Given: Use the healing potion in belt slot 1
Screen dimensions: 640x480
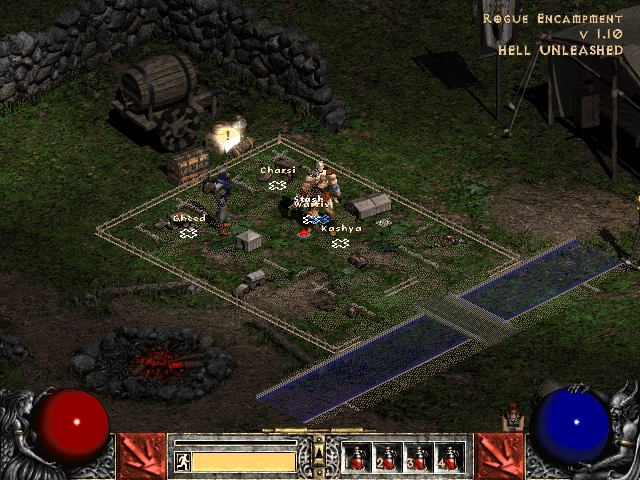Looking at the screenshot, I should pyautogui.click(x=357, y=458).
